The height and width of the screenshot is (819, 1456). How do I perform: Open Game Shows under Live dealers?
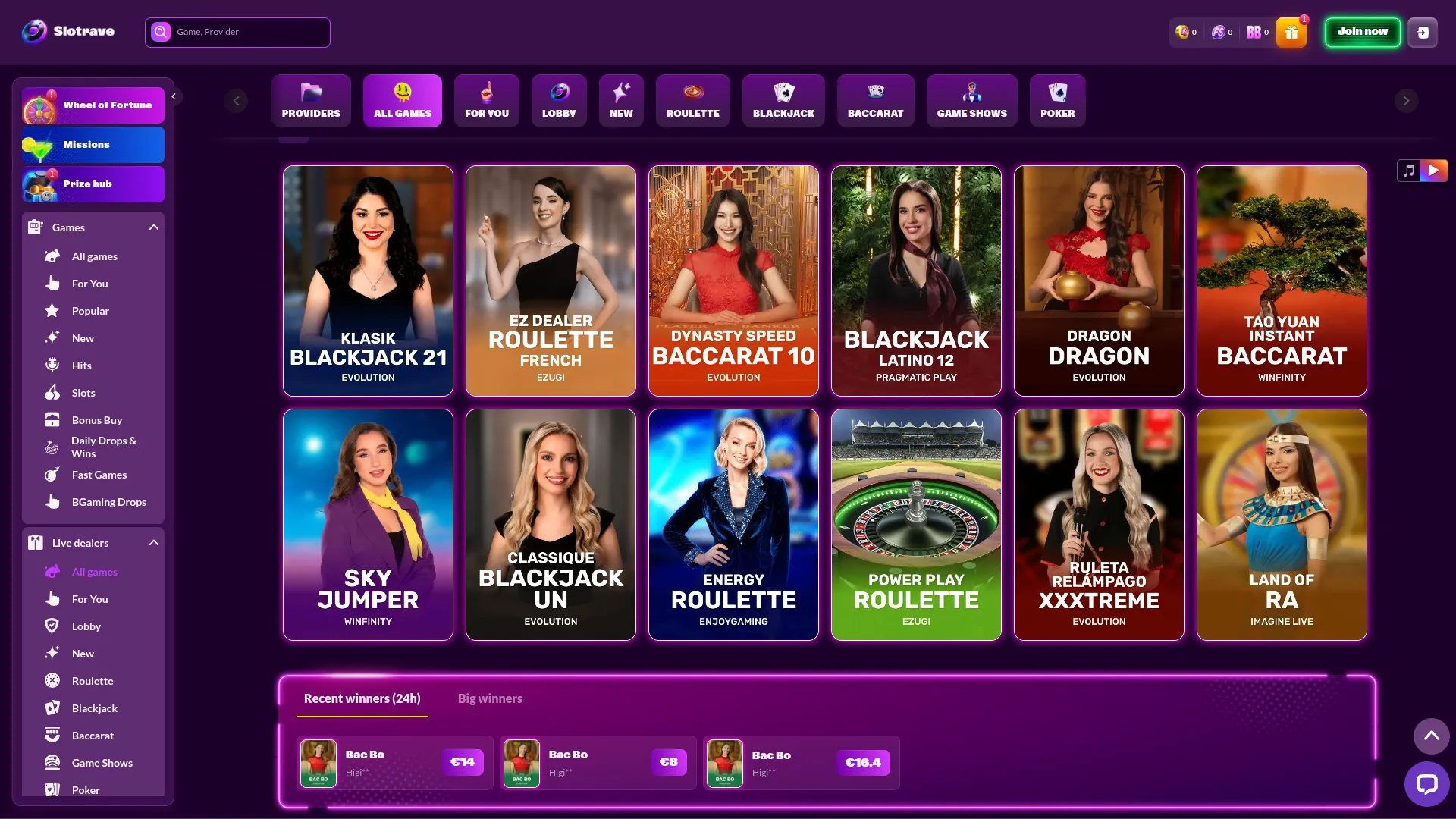tap(102, 762)
